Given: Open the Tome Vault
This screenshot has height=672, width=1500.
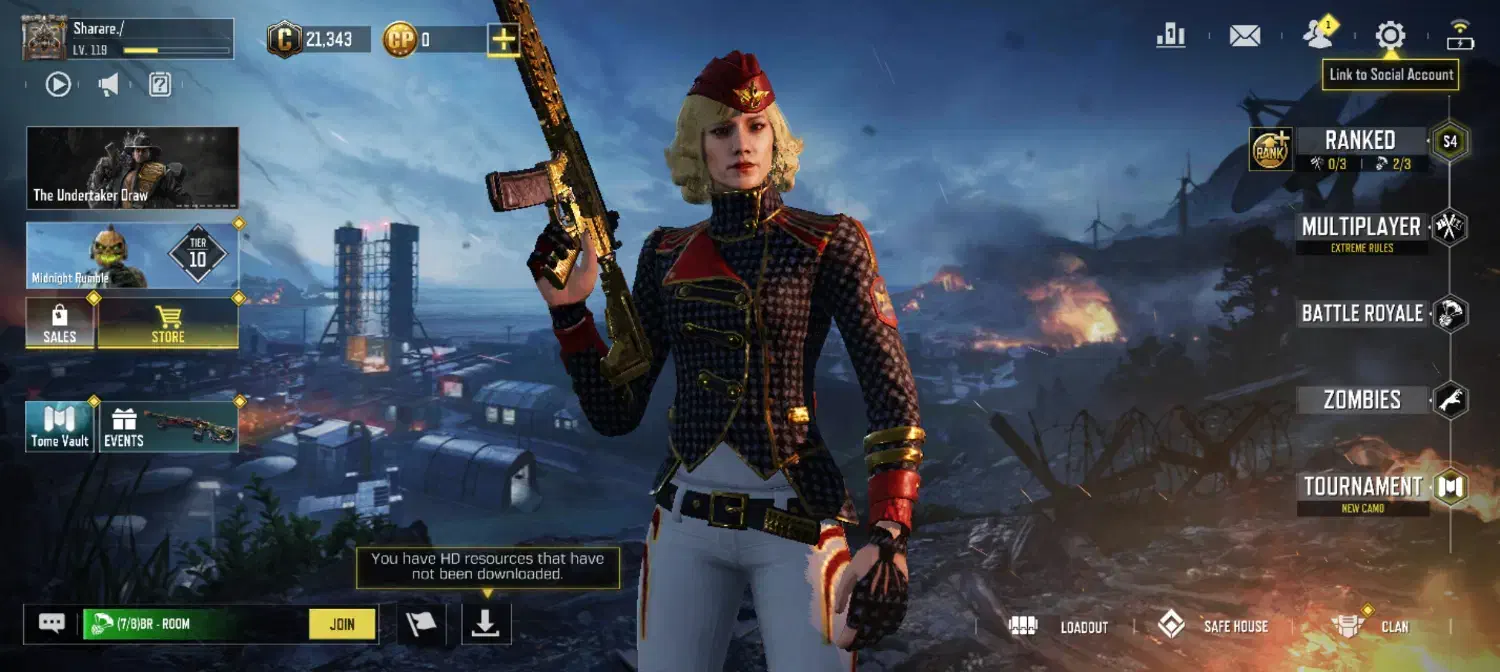Looking at the screenshot, I should pos(60,426).
